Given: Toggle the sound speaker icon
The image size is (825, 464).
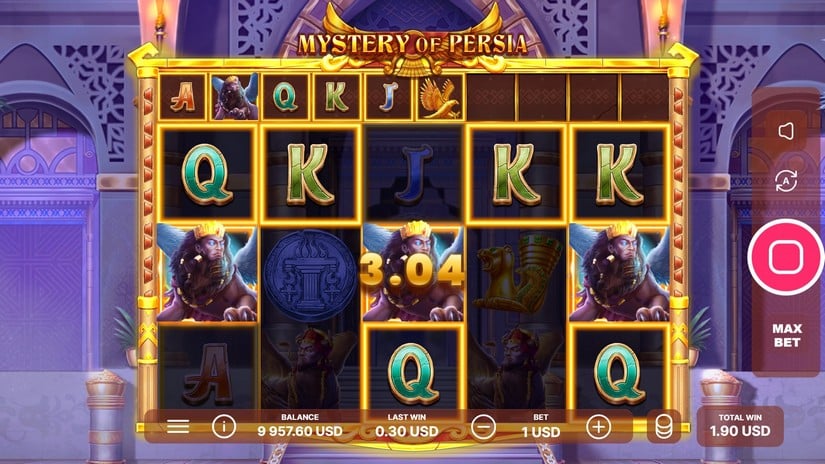Looking at the screenshot, I should click(785, 131).
